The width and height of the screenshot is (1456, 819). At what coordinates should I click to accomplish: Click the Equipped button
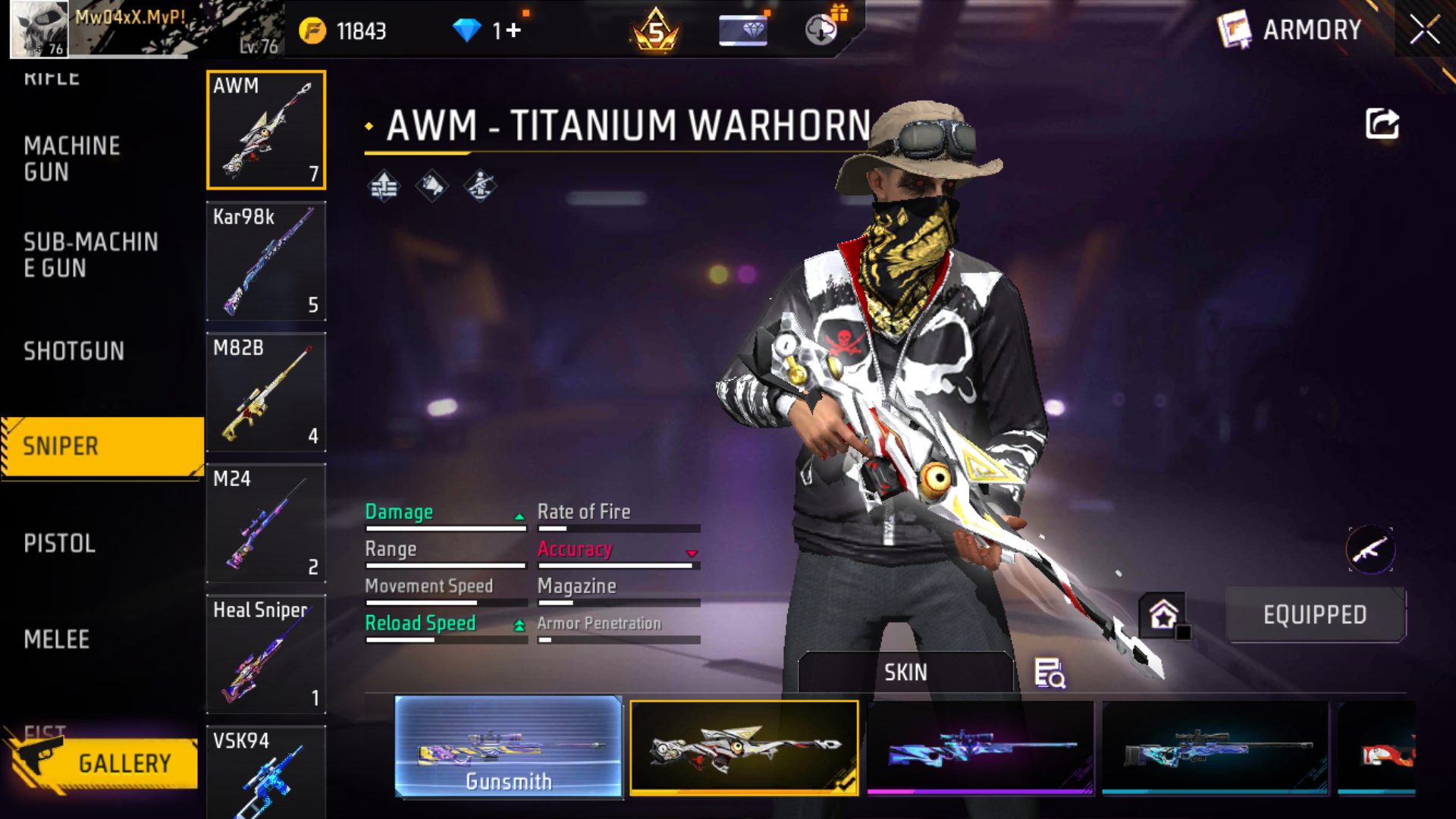1315,614
